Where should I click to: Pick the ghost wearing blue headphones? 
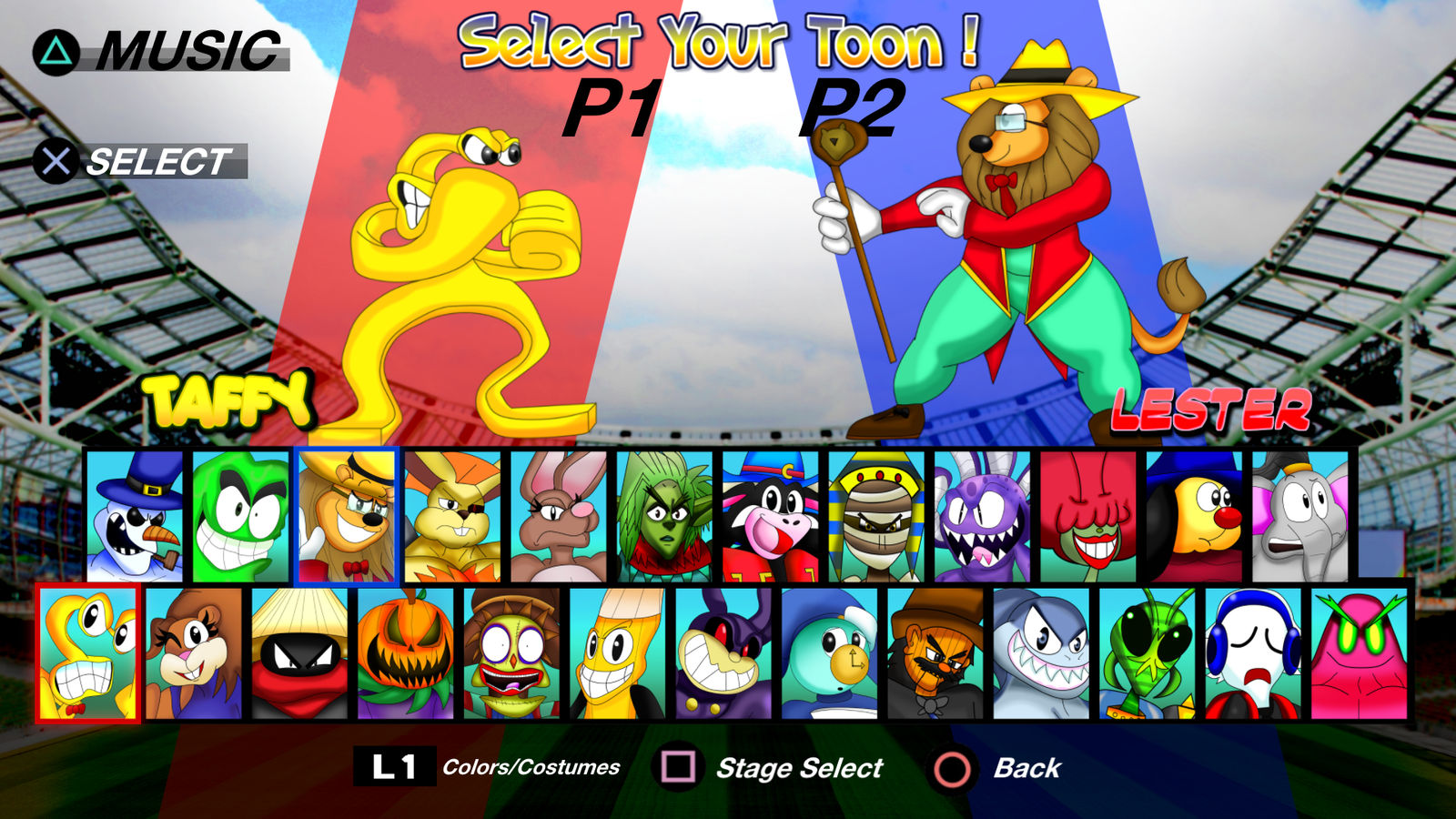[1256, 653]
